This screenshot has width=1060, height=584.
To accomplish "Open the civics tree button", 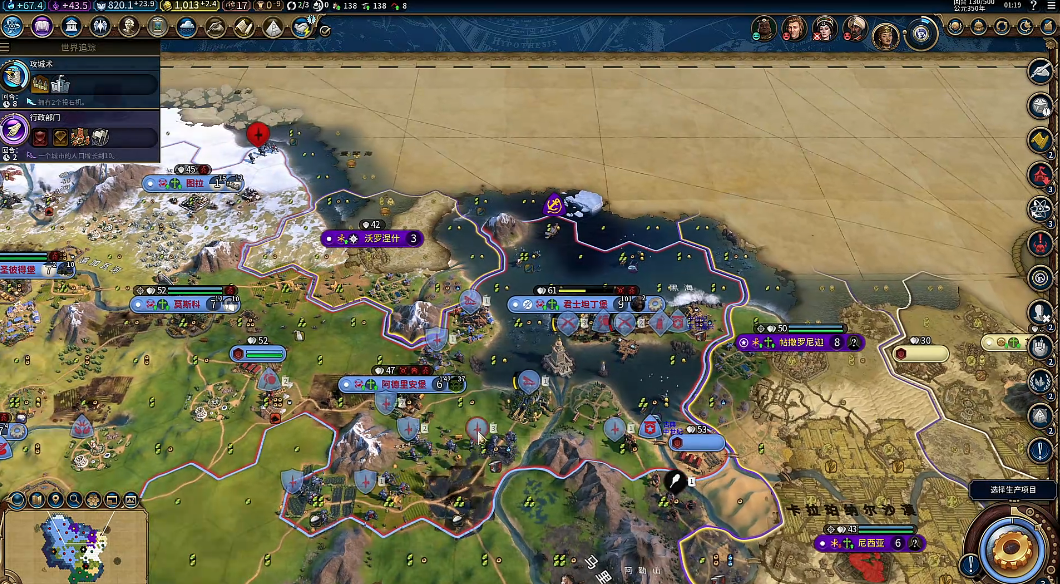I will 42,27.
